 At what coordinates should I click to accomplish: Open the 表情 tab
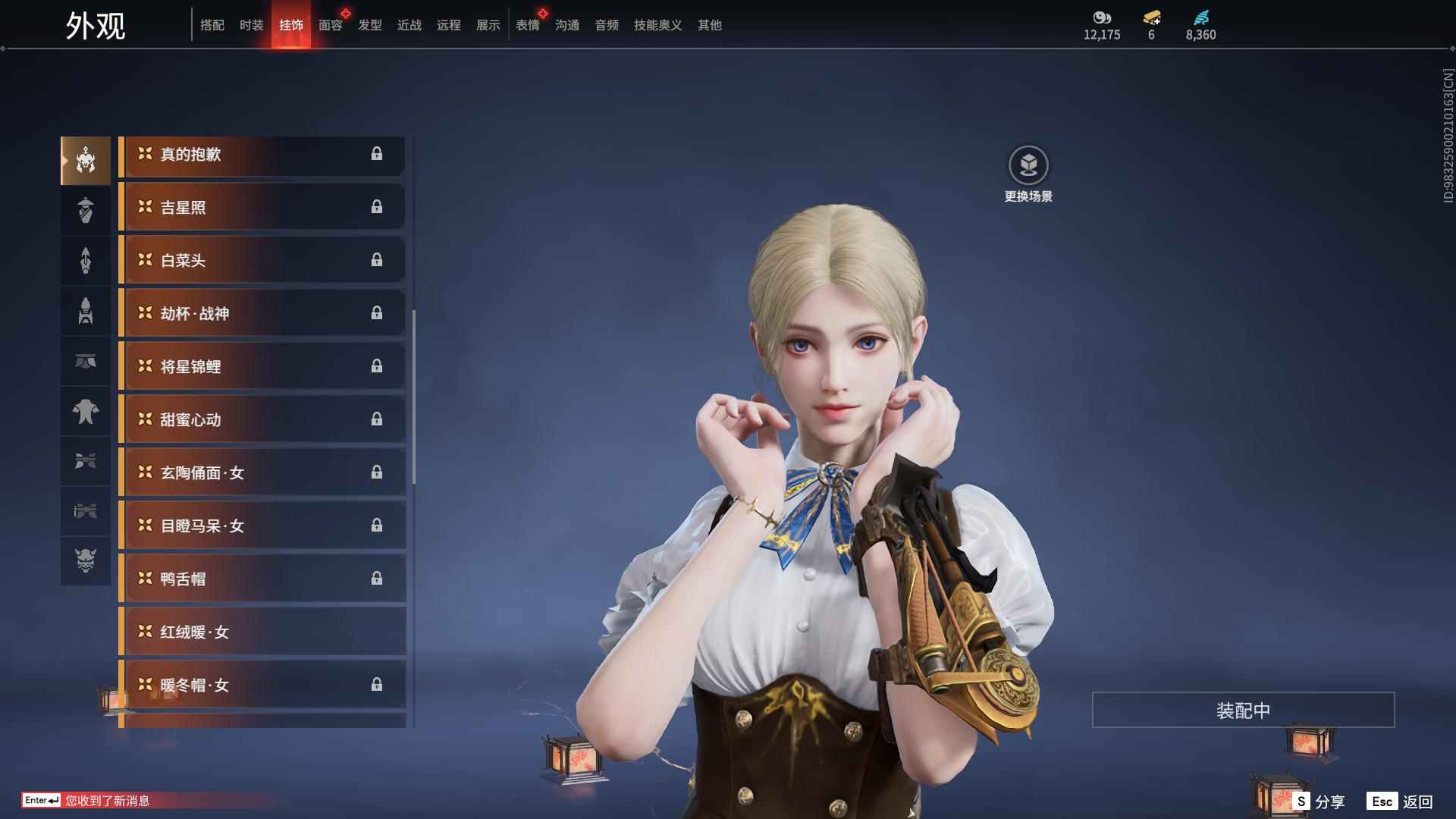coord(527,25)
